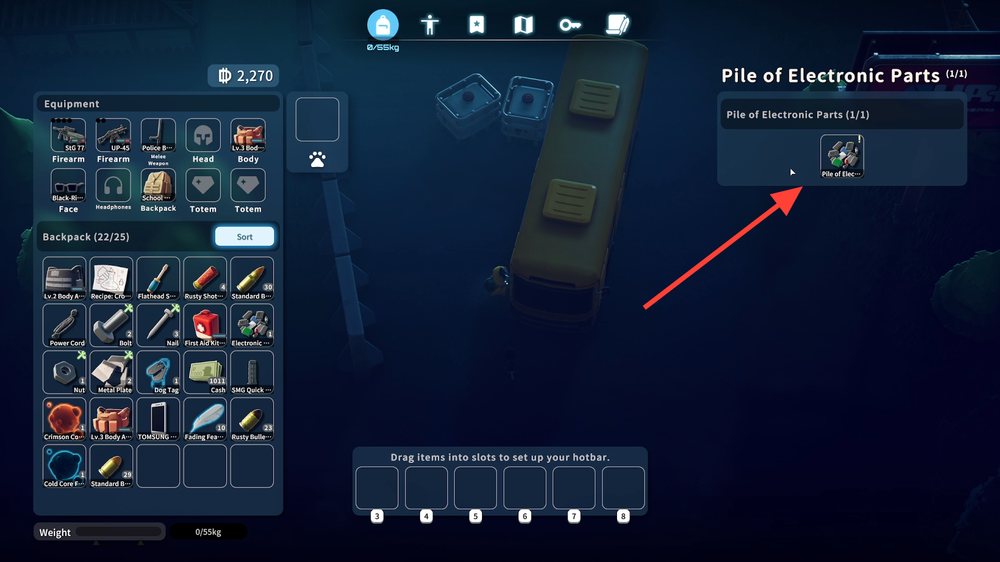Screen dimensions: 1000x562
Task: Select the UP-45 firearm slot
Action: coord(113,137)
